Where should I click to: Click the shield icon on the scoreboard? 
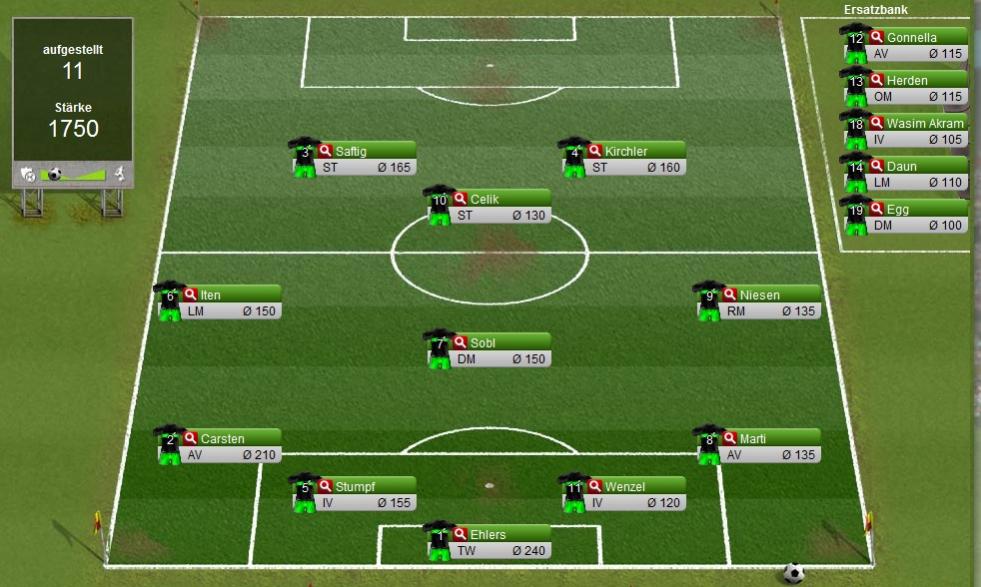[x=28, y=174]
